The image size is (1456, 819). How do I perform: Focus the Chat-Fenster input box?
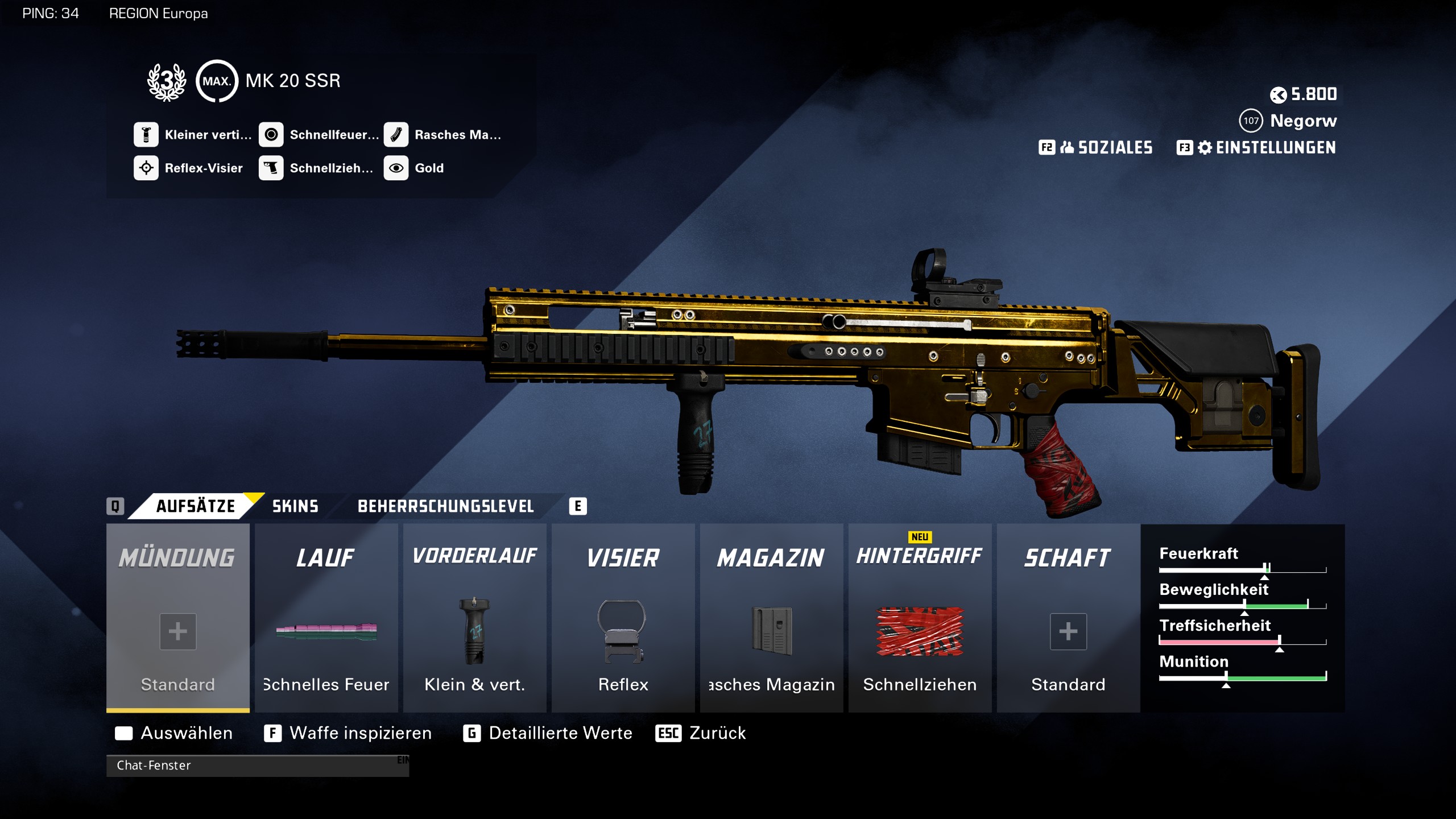pyautogui.click(x=257, y=766)
